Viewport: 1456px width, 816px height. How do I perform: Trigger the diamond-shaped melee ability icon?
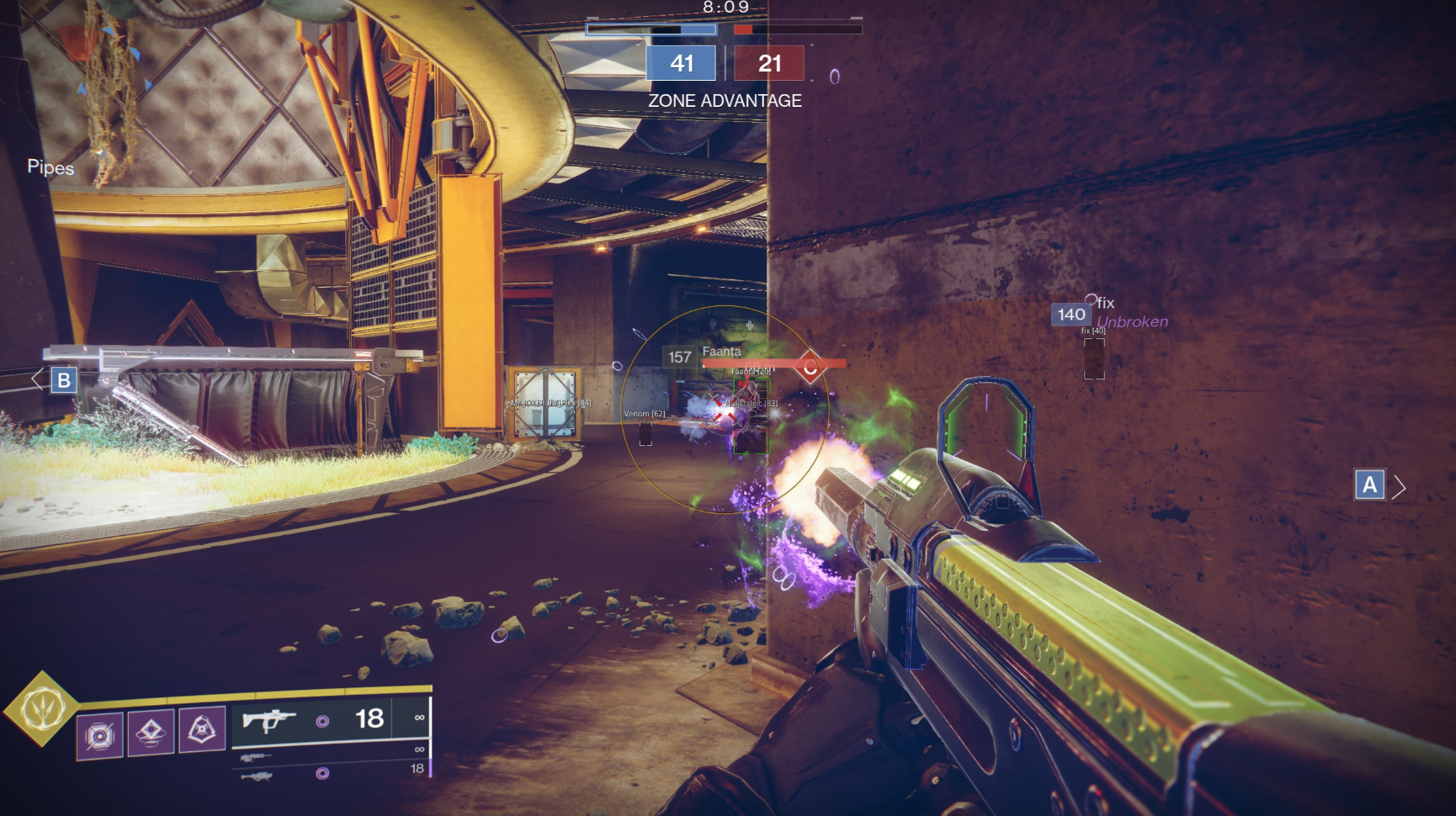[x=151, y=732]
